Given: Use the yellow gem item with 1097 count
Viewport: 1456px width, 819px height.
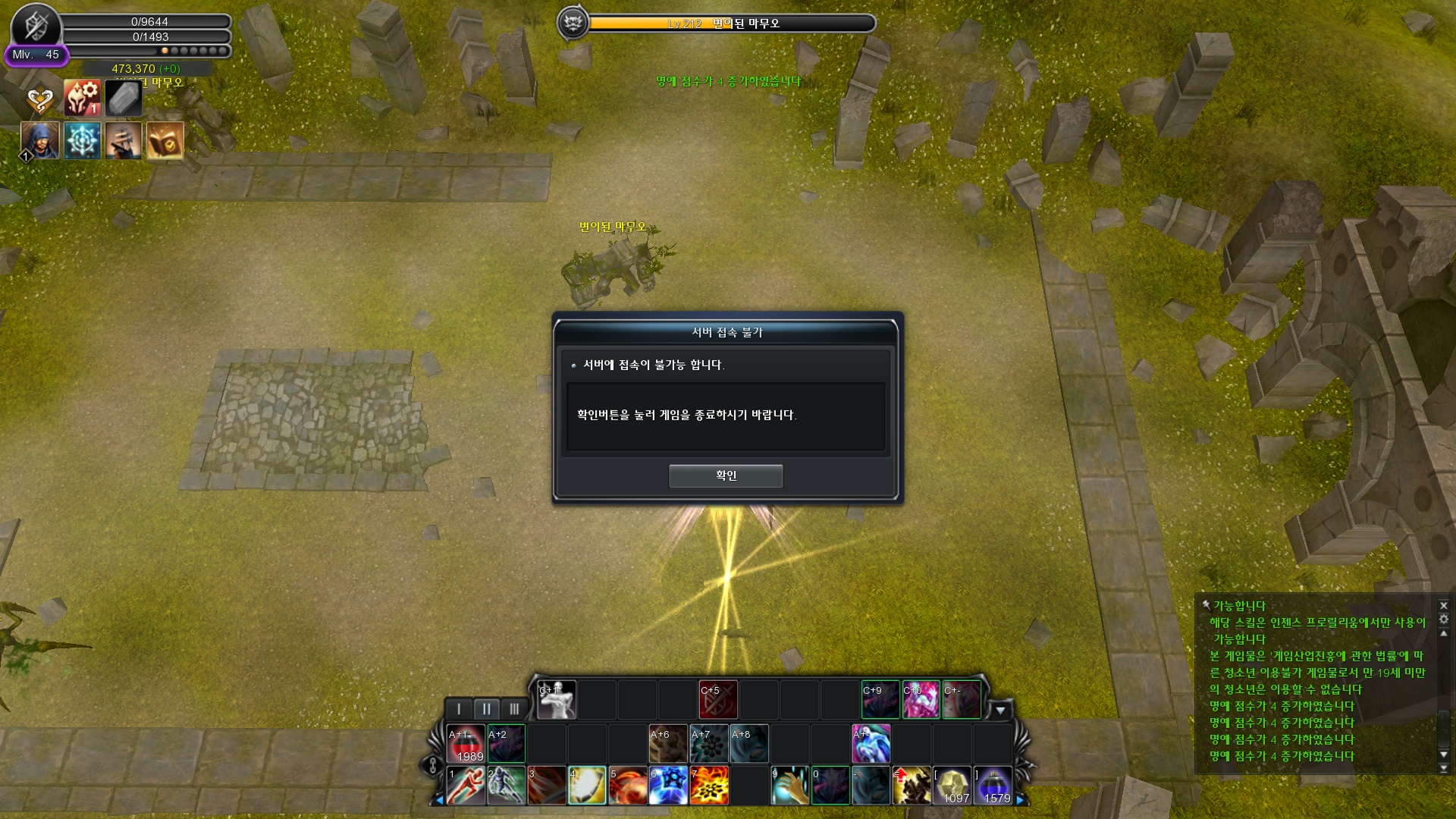Looking at the screenshot, I should pyautogui.click(x=952, y=785).
